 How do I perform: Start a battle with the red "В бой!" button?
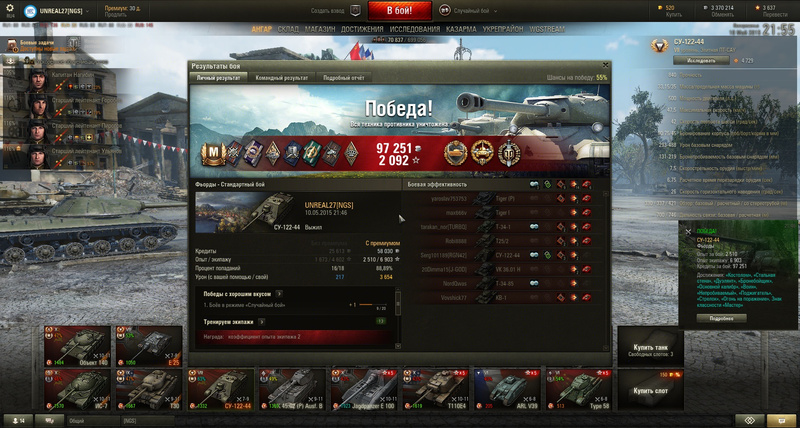pos(400,11)
